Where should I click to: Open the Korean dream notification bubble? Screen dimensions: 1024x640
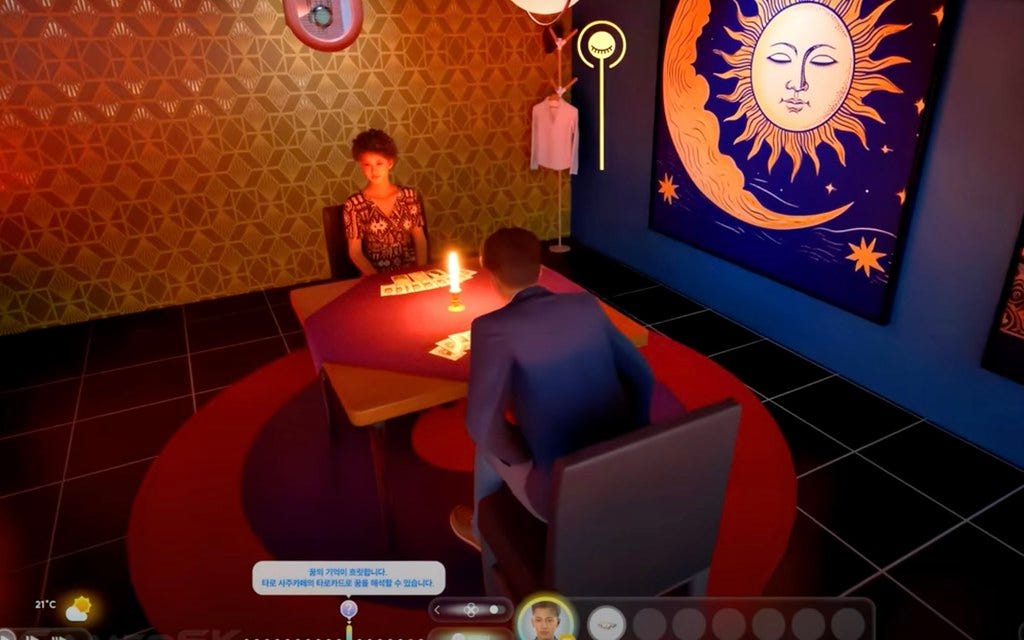click(348, 577)
